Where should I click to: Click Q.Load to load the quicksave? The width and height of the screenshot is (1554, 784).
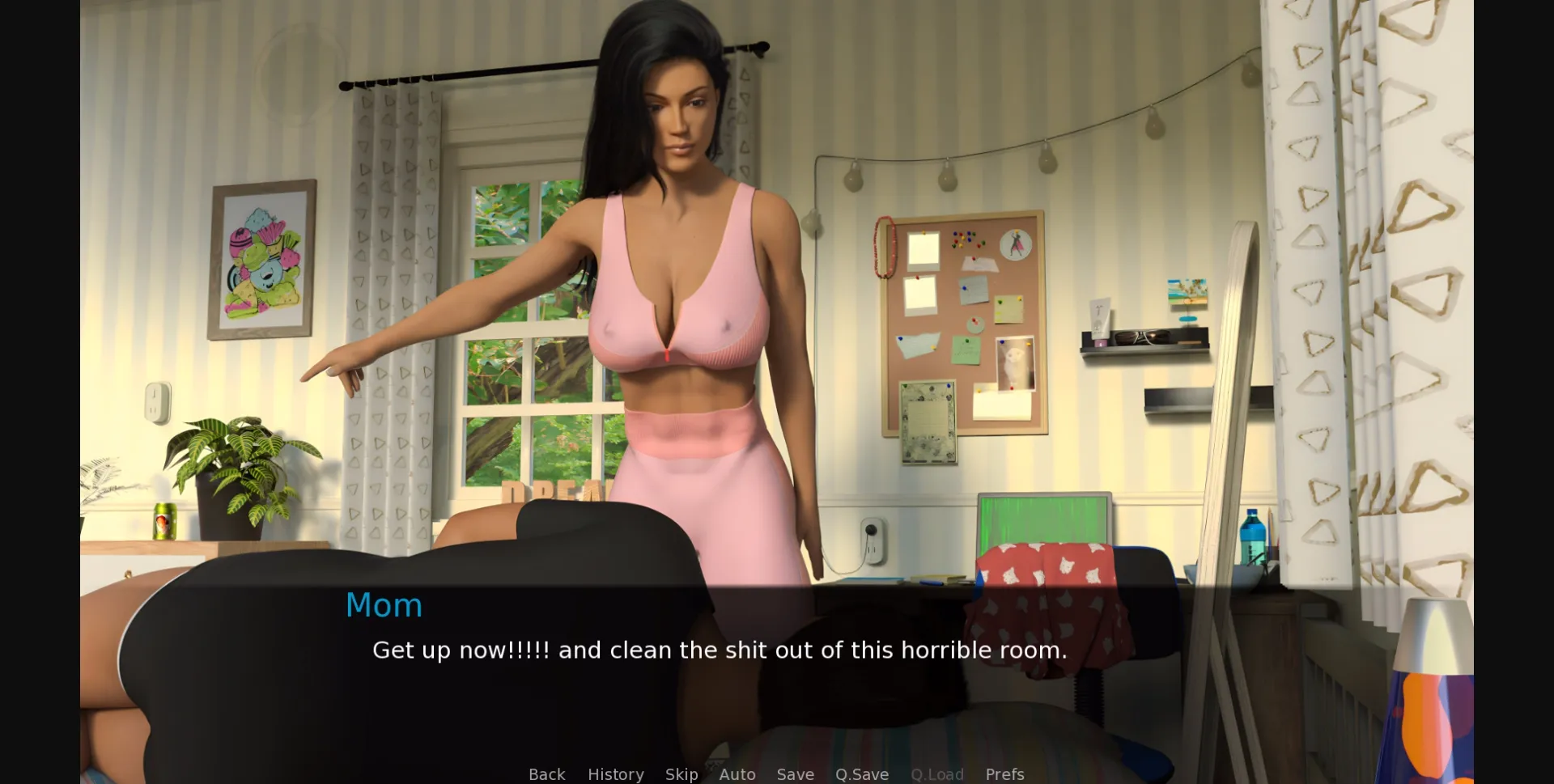coord(936,773)
